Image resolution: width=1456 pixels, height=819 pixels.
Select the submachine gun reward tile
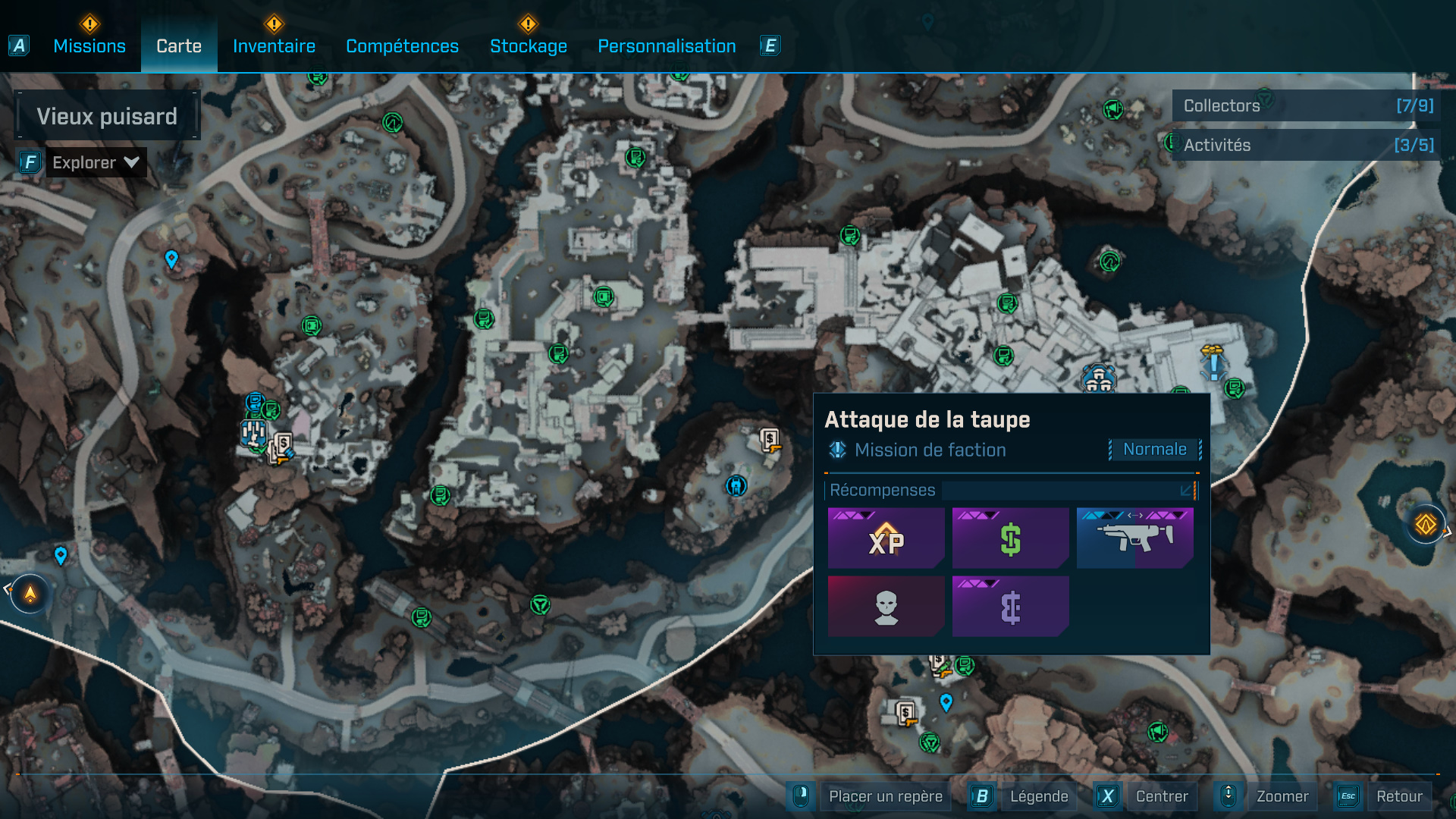[x=1134, y=538]
